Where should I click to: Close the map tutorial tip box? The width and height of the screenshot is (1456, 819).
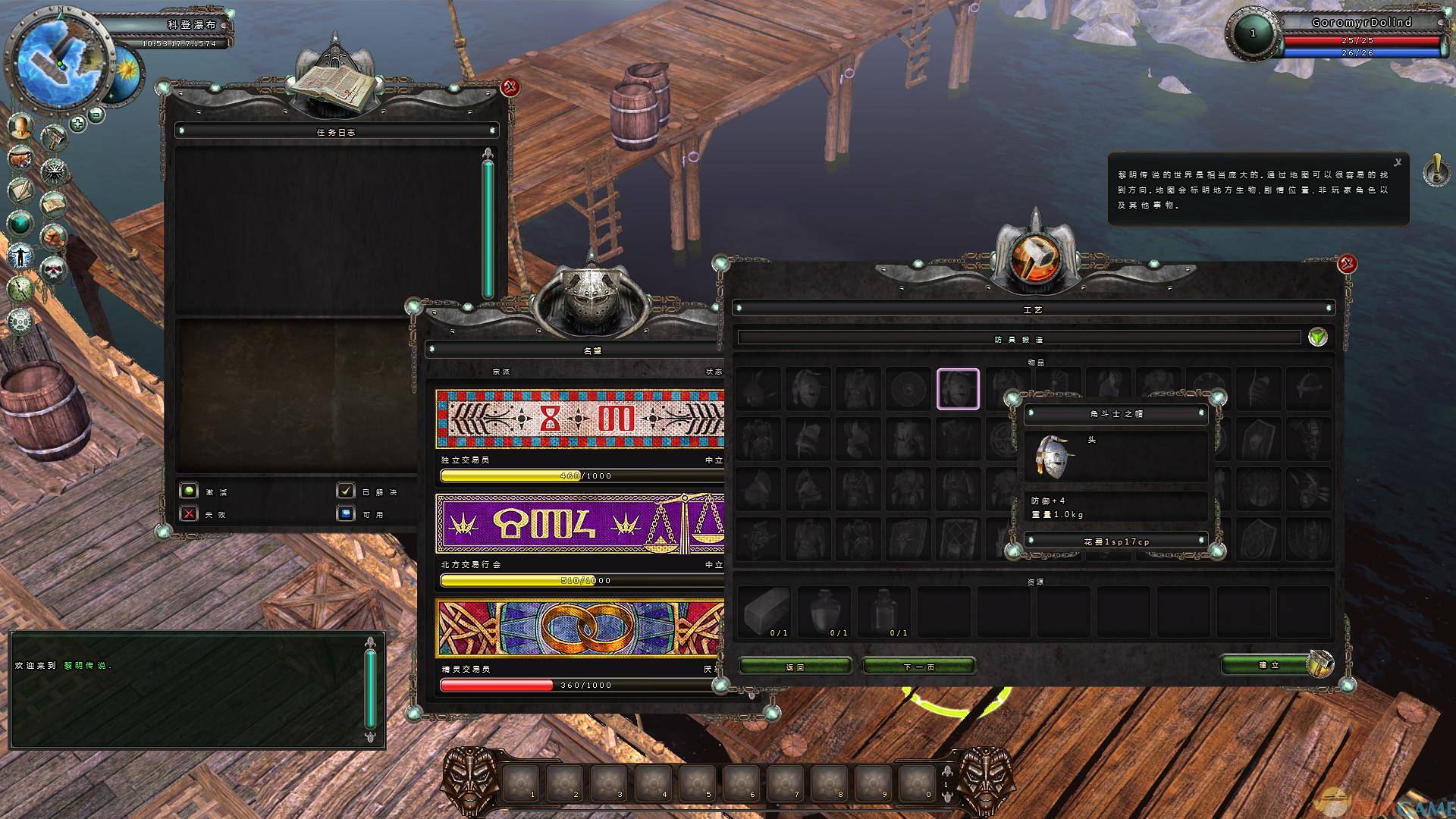(1398, 162)
